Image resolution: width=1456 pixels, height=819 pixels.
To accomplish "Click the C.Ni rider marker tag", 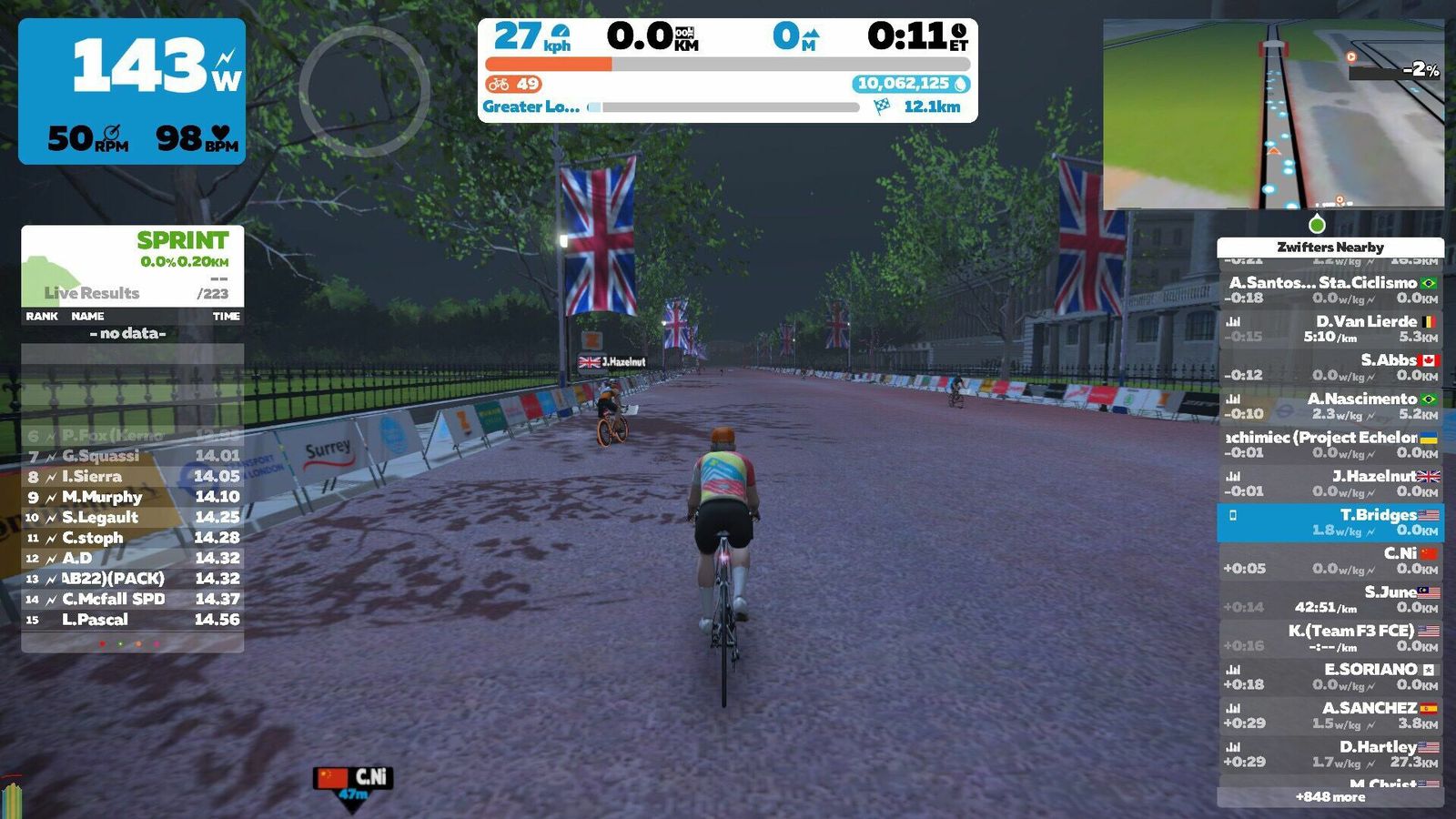I will [x=353, y=778].
